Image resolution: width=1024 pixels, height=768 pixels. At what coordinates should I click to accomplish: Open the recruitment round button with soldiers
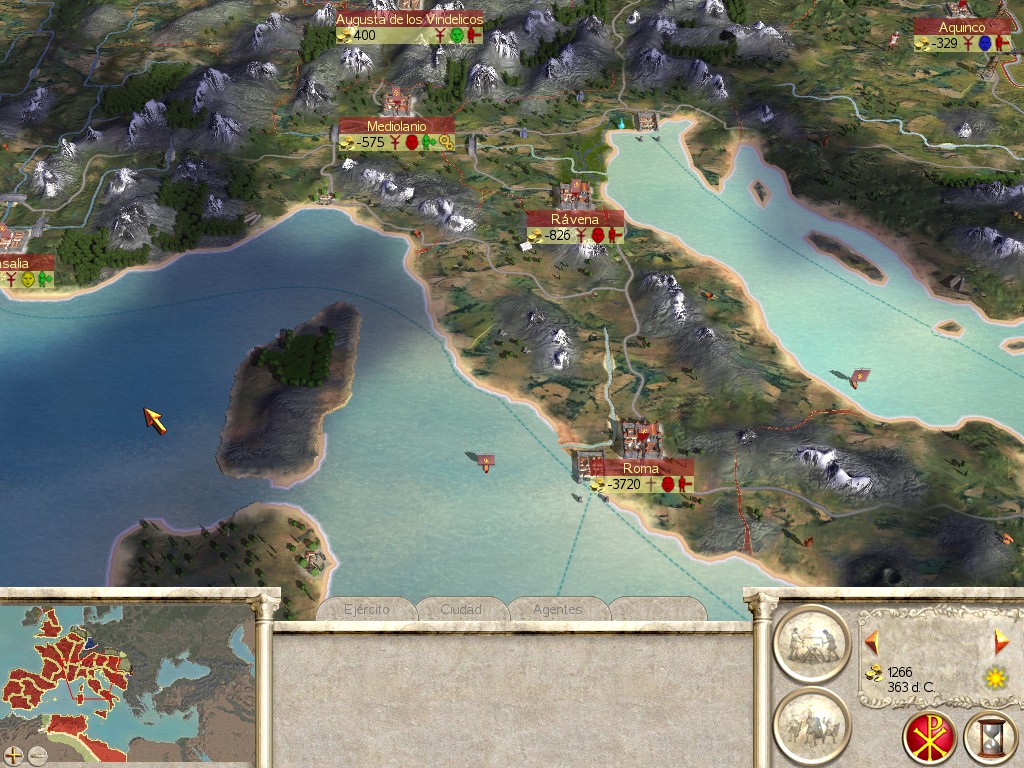[x=811, y=724]
